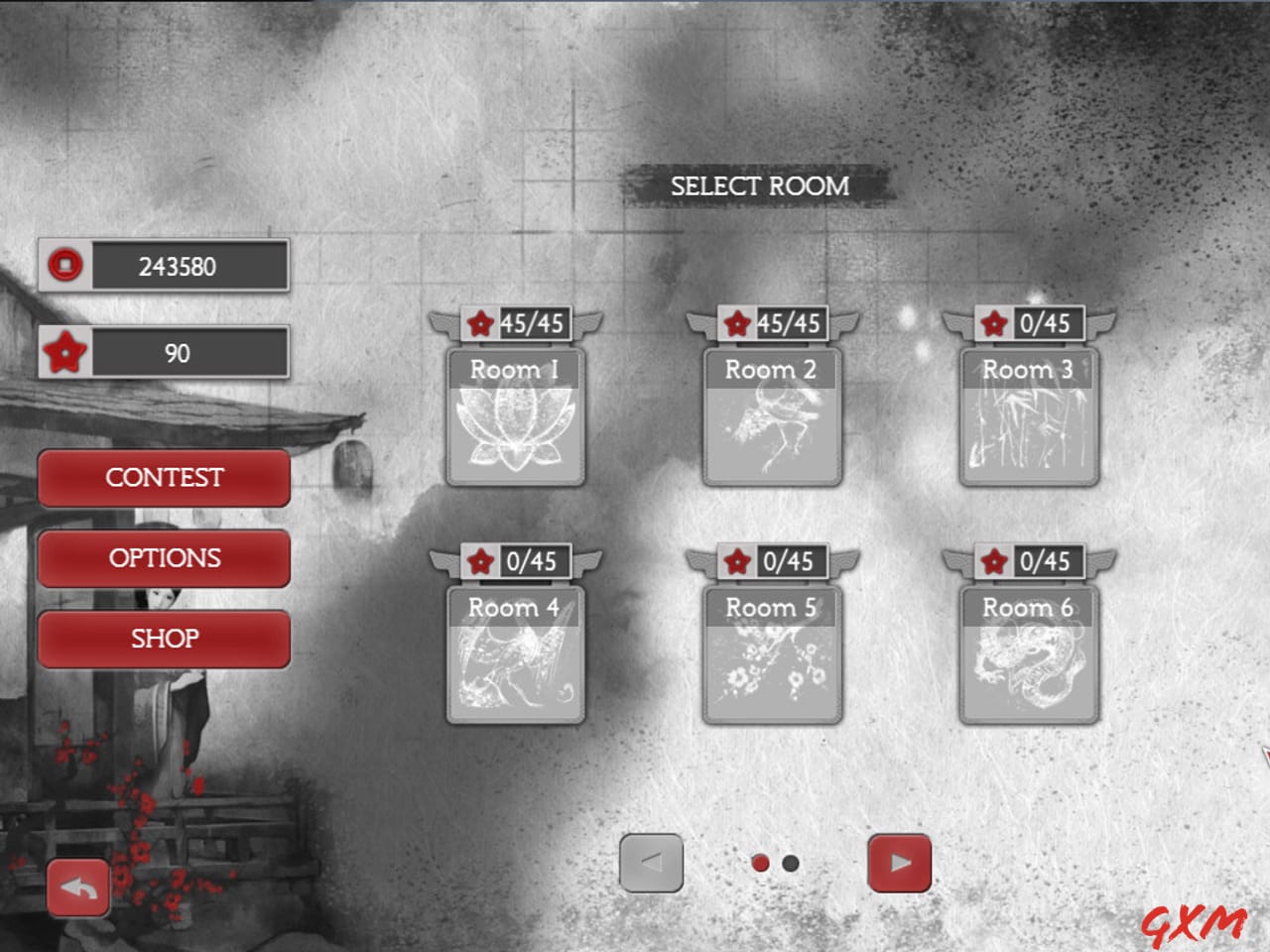Click the grayed-out previous page arrow
This screenshot has width=1270, height=952.
[x=651, y=863]
